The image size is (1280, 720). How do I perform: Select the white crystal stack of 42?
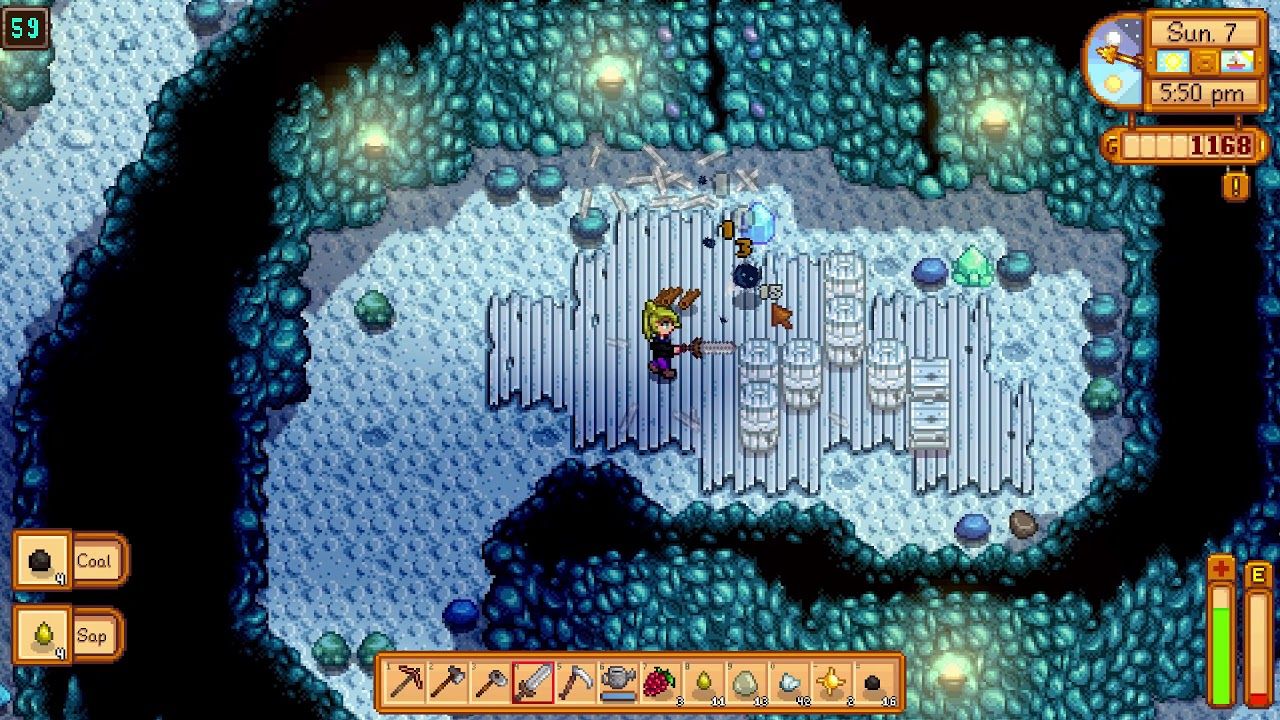pos(789,683)
